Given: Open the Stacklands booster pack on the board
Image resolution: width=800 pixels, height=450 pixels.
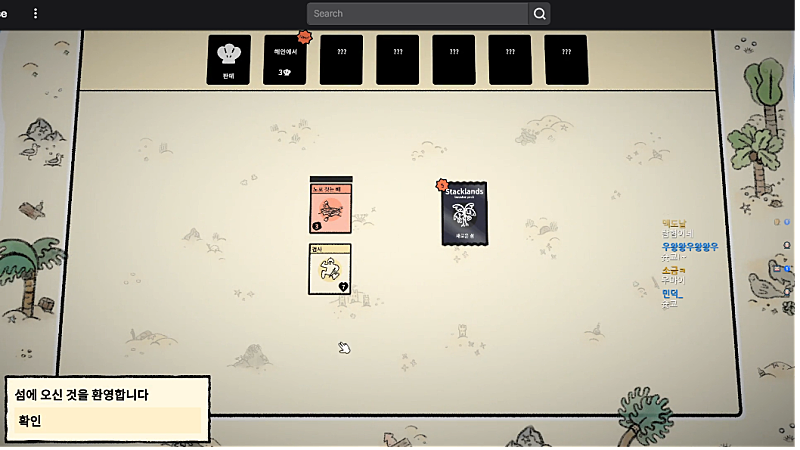Looking at the screenshot, I should [464, 213].
